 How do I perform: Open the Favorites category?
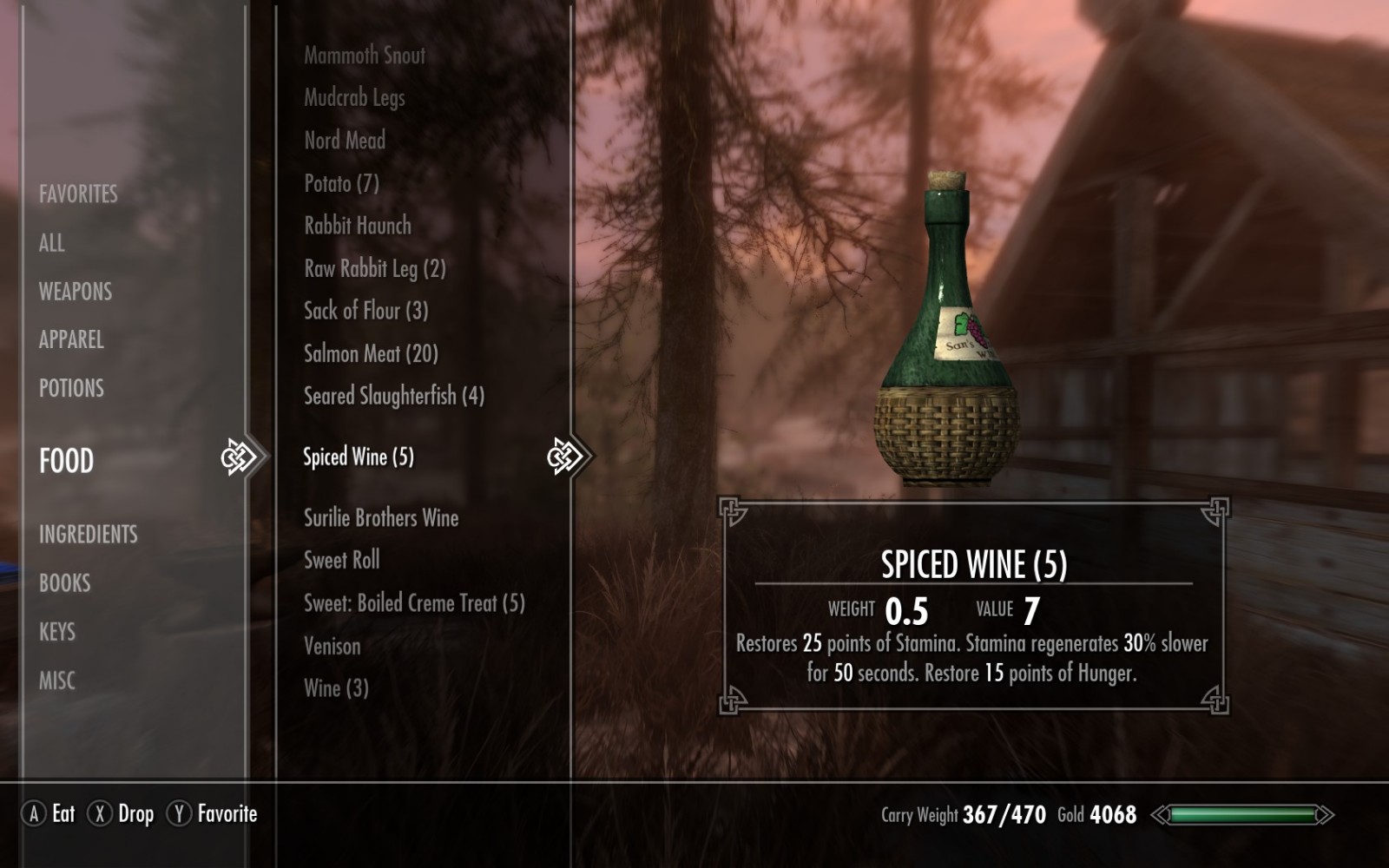(78, 194)
